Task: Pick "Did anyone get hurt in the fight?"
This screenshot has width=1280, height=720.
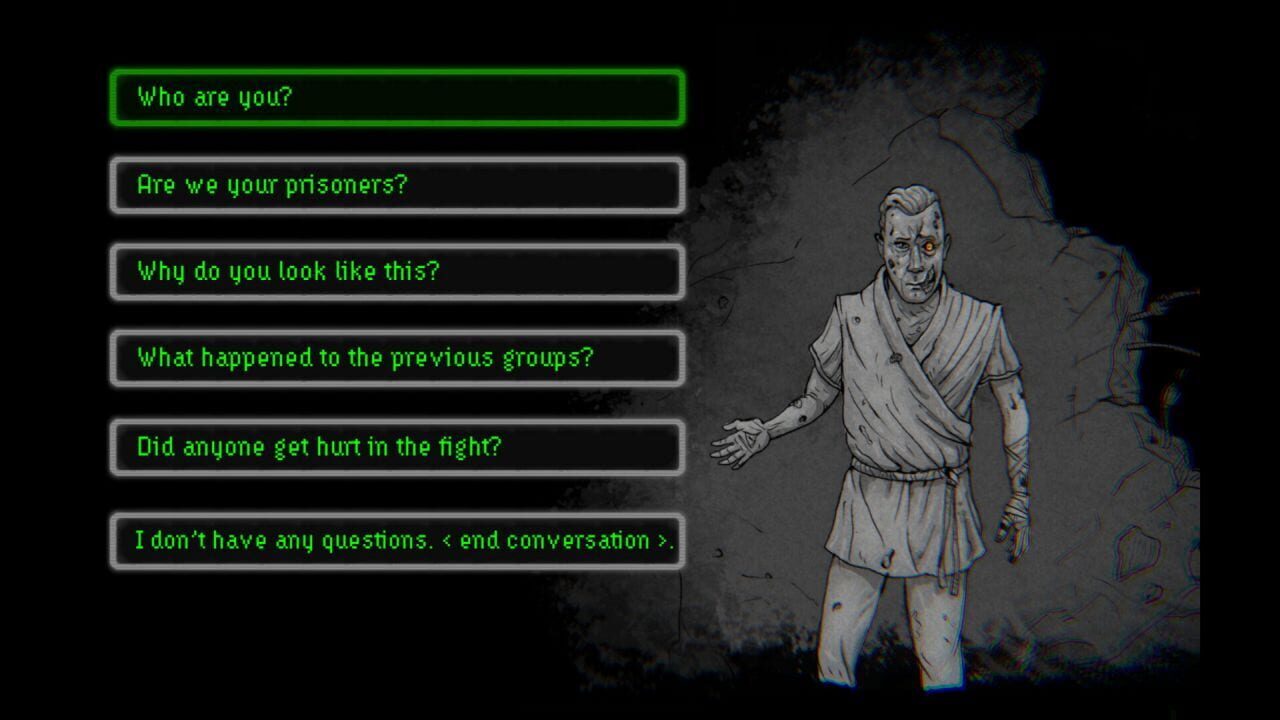Action: click(397, 447)
